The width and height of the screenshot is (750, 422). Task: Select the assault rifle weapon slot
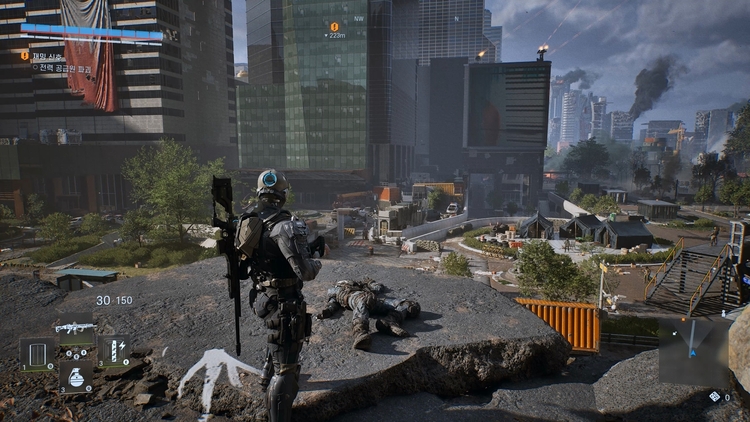point(75,327)
